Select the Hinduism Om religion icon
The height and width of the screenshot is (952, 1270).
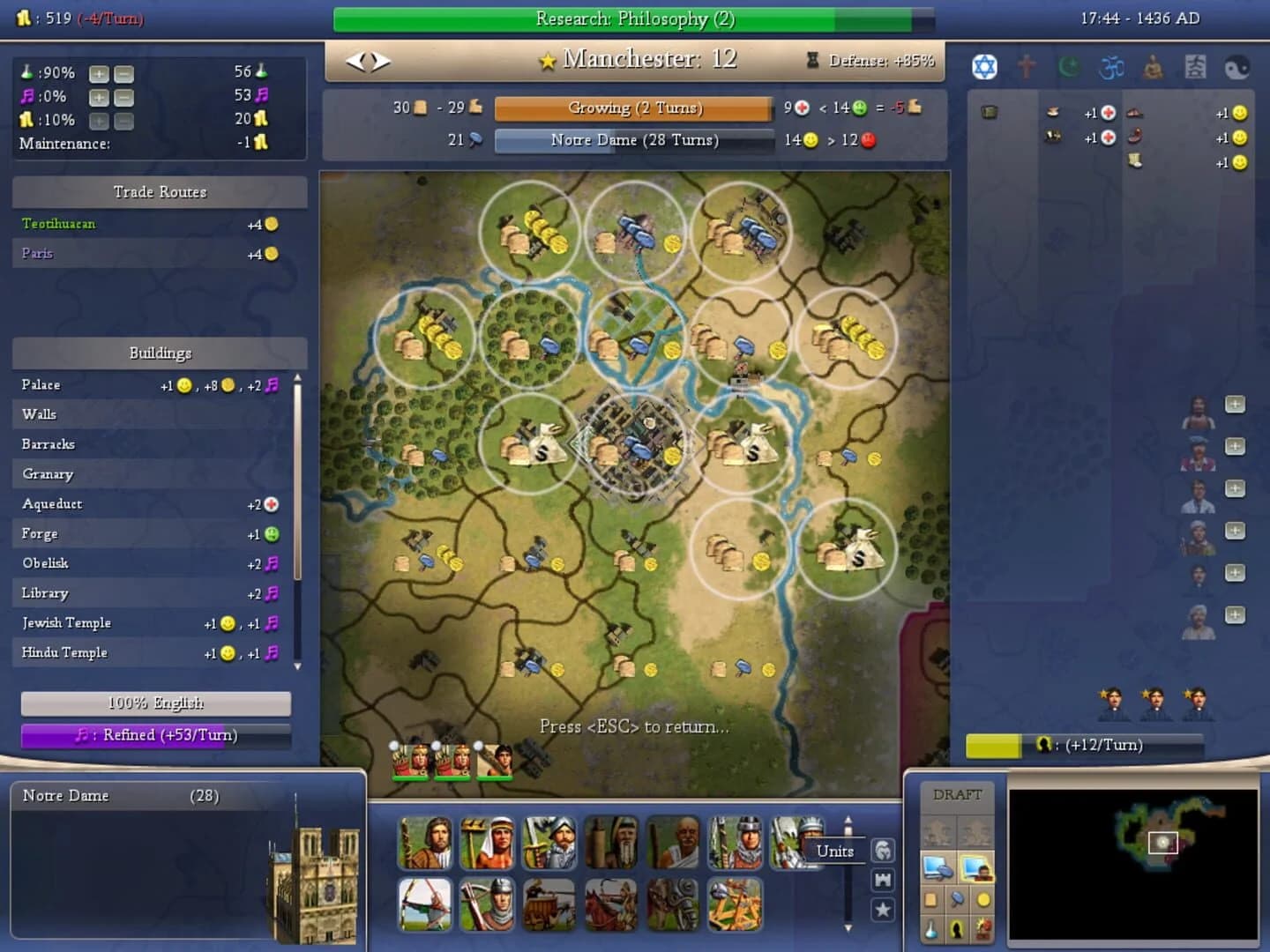point(1112,65)
